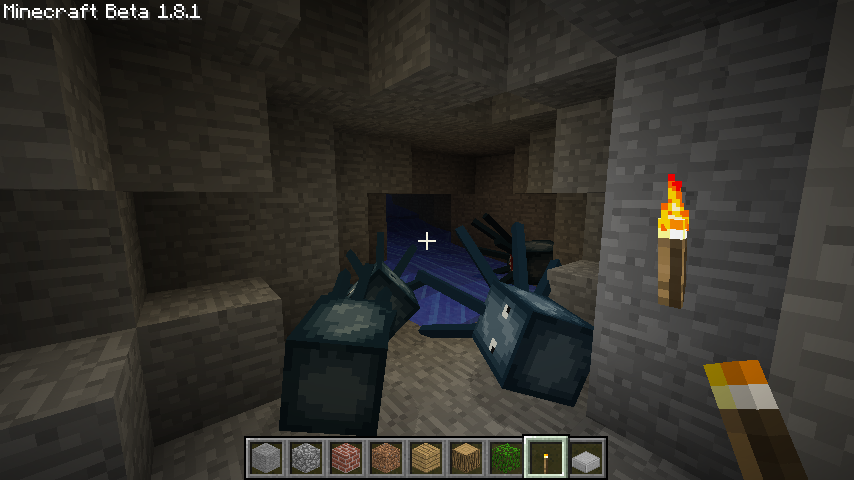Click the torch hotbar slot

pos(546,458)
